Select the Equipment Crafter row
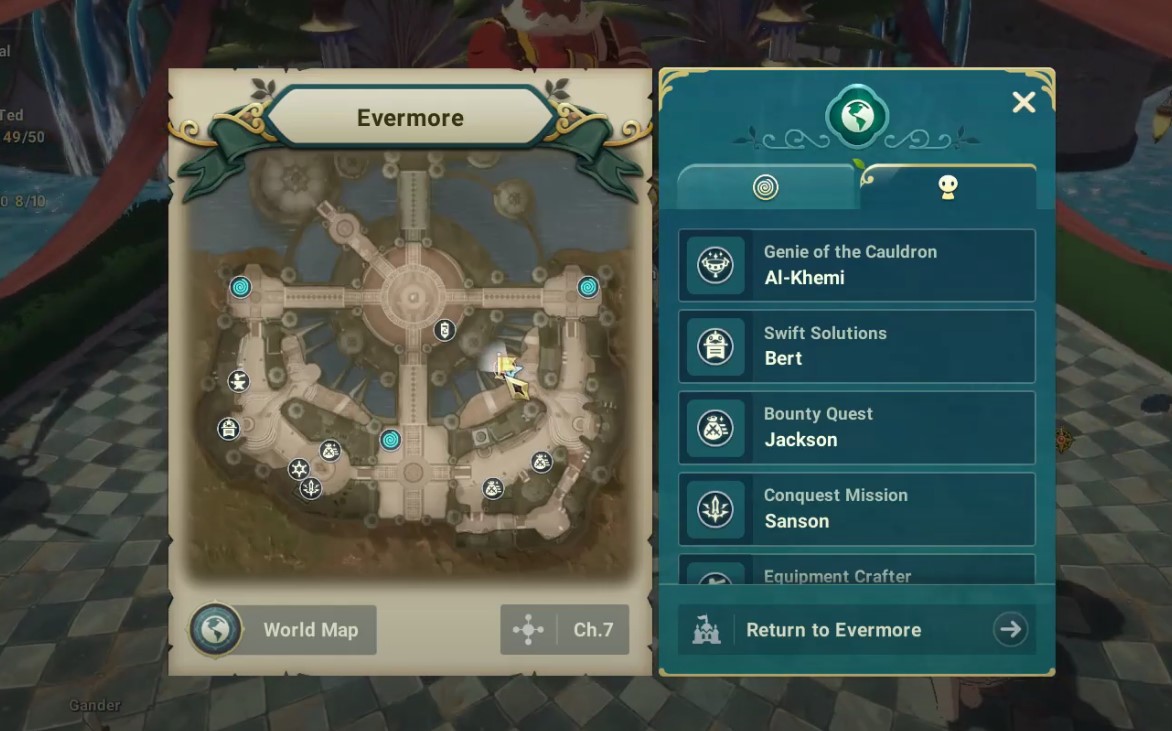The image size is (1172, 731). 857,573
